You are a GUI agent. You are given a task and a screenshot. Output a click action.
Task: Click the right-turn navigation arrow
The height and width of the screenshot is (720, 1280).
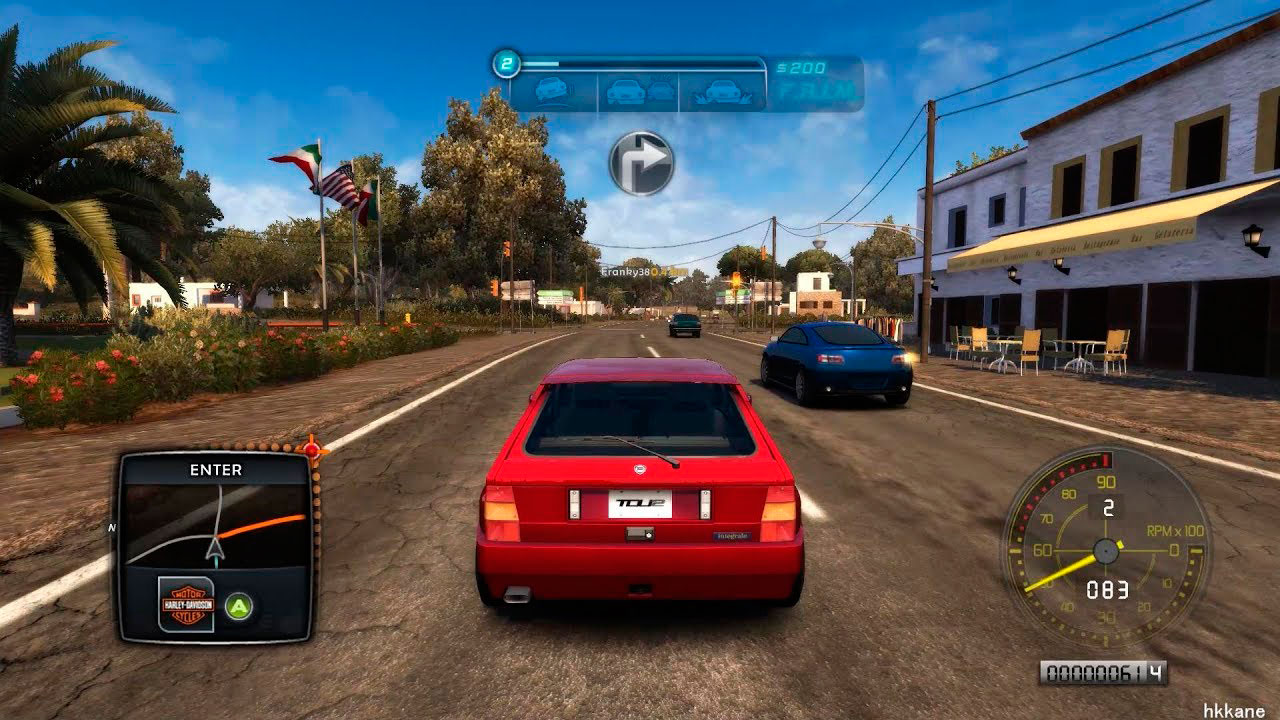pos(642,163)
